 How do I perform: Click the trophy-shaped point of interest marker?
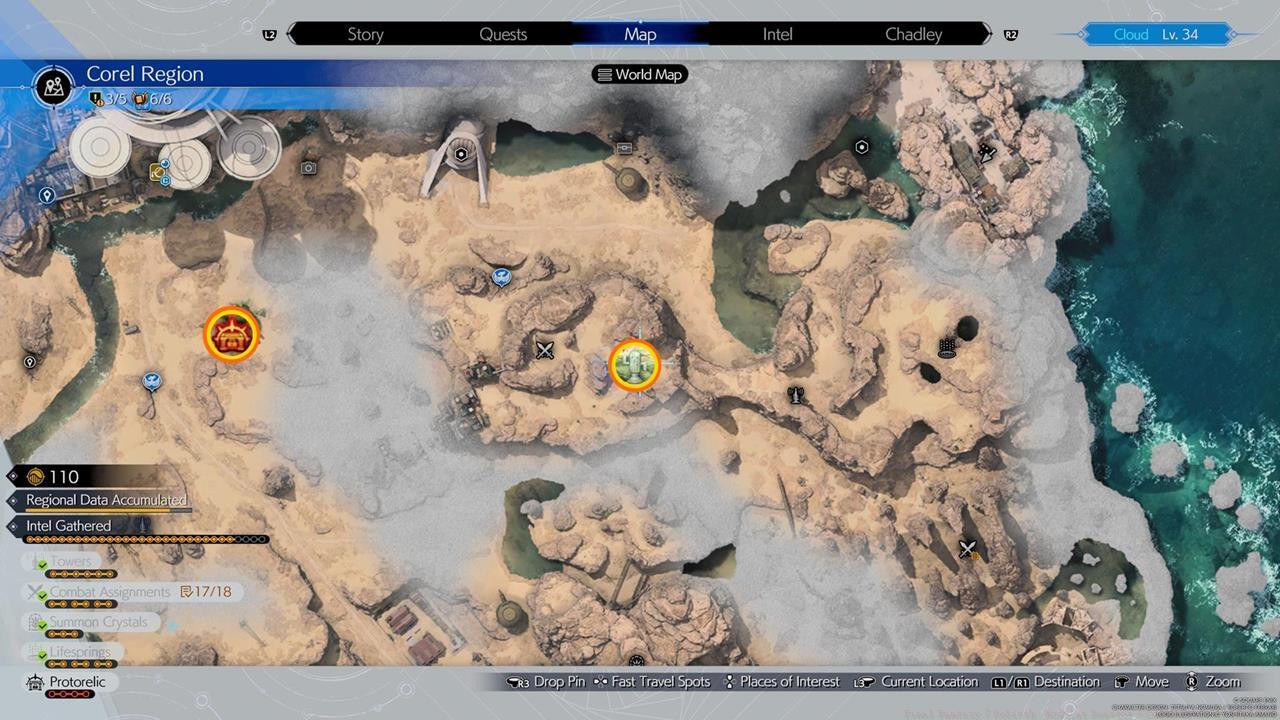click(795, 395)
